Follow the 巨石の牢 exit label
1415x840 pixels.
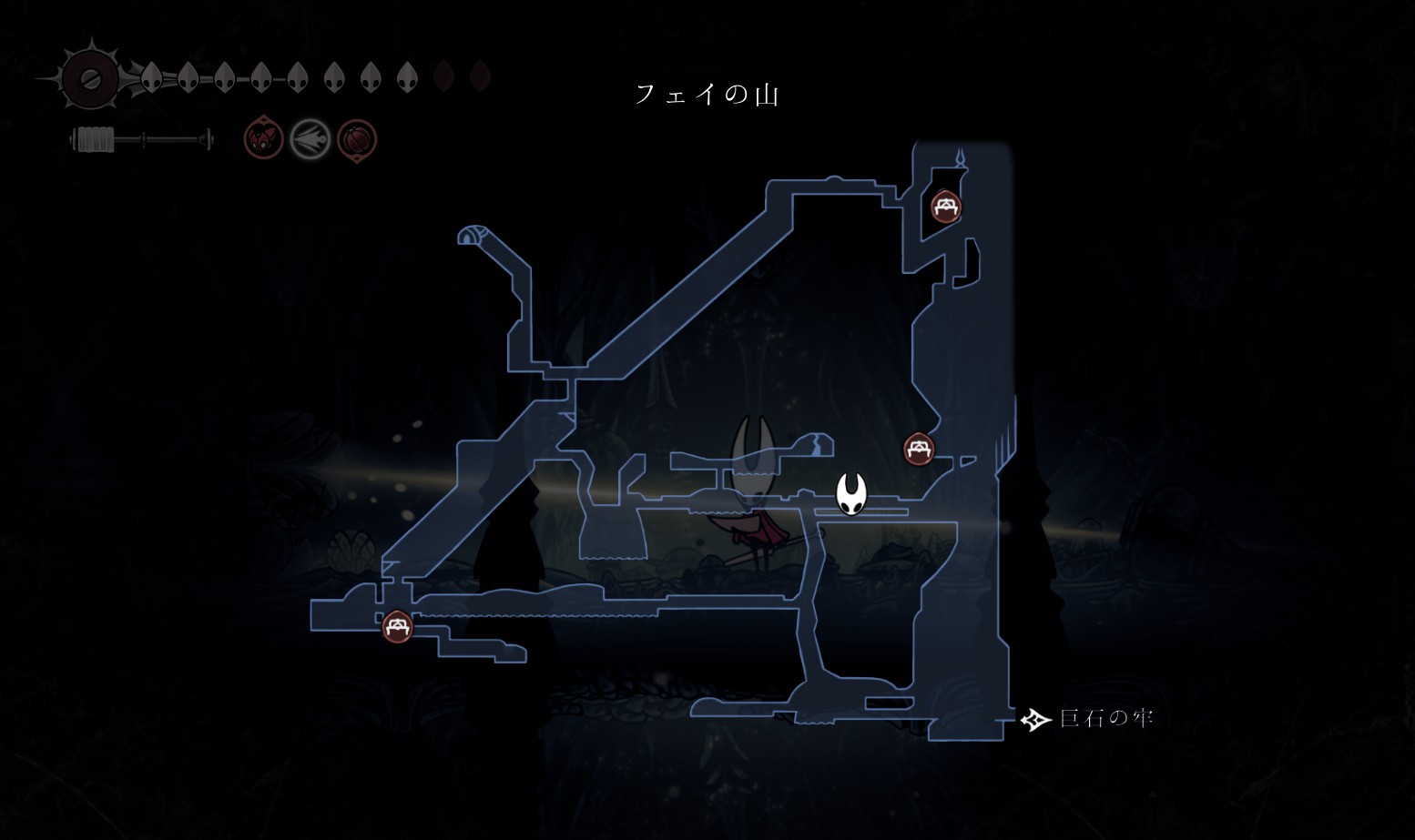point(1106,719)
